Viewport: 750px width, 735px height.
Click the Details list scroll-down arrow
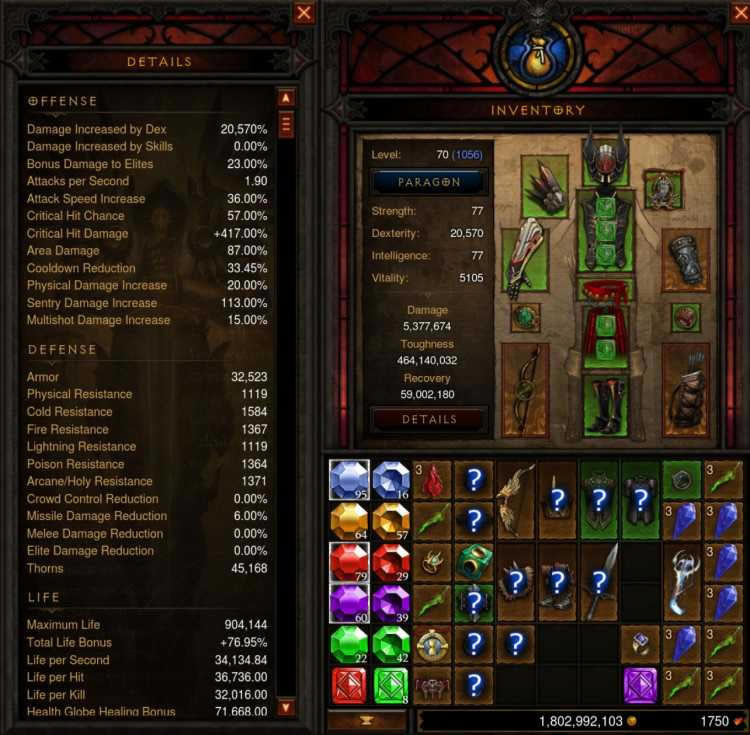[286, 708]
